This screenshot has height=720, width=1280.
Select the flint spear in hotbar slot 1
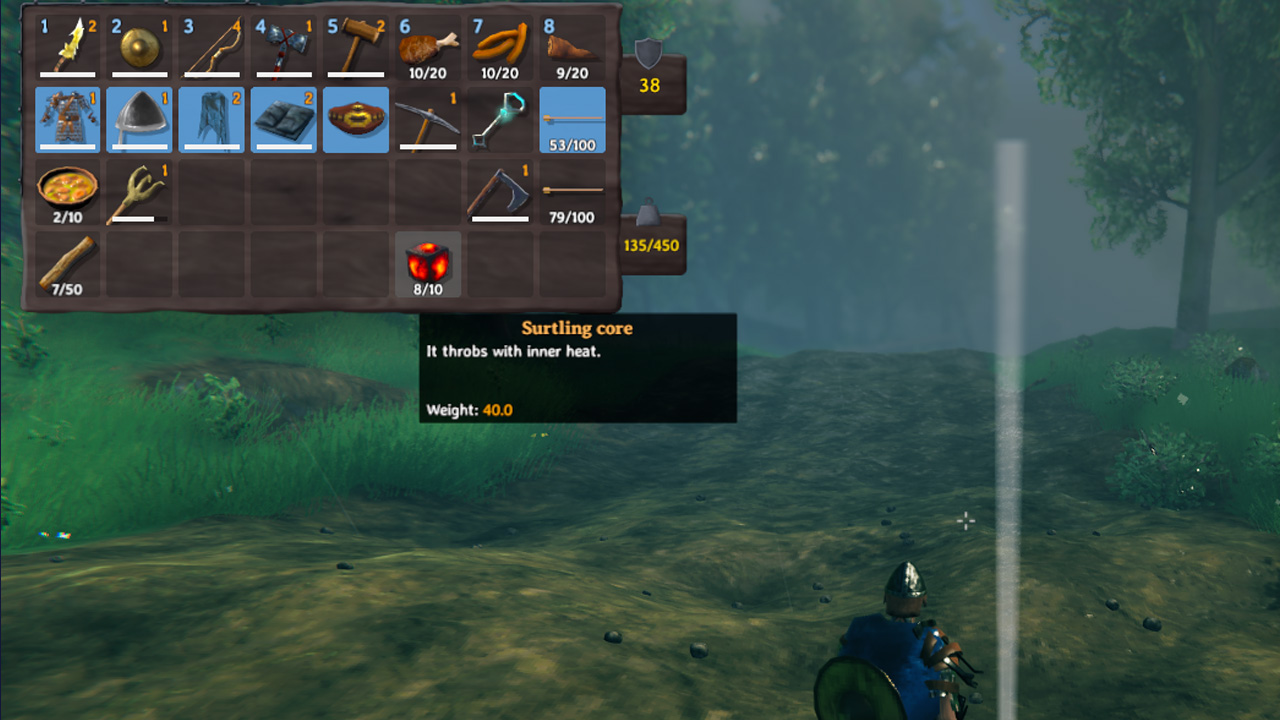pyautogui.click(x=68, y=45)
